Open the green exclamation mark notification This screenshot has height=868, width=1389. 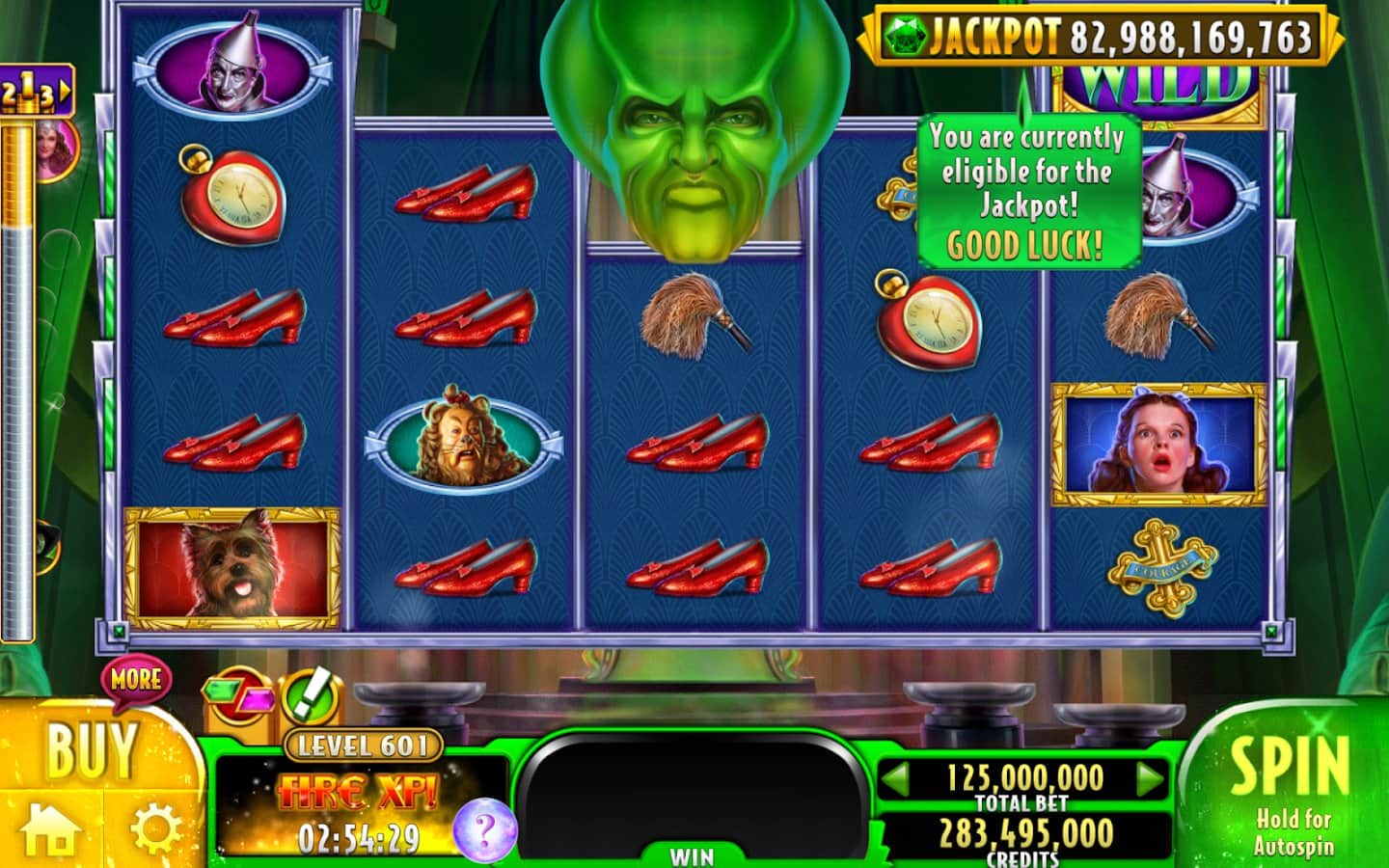click(312, 694)
